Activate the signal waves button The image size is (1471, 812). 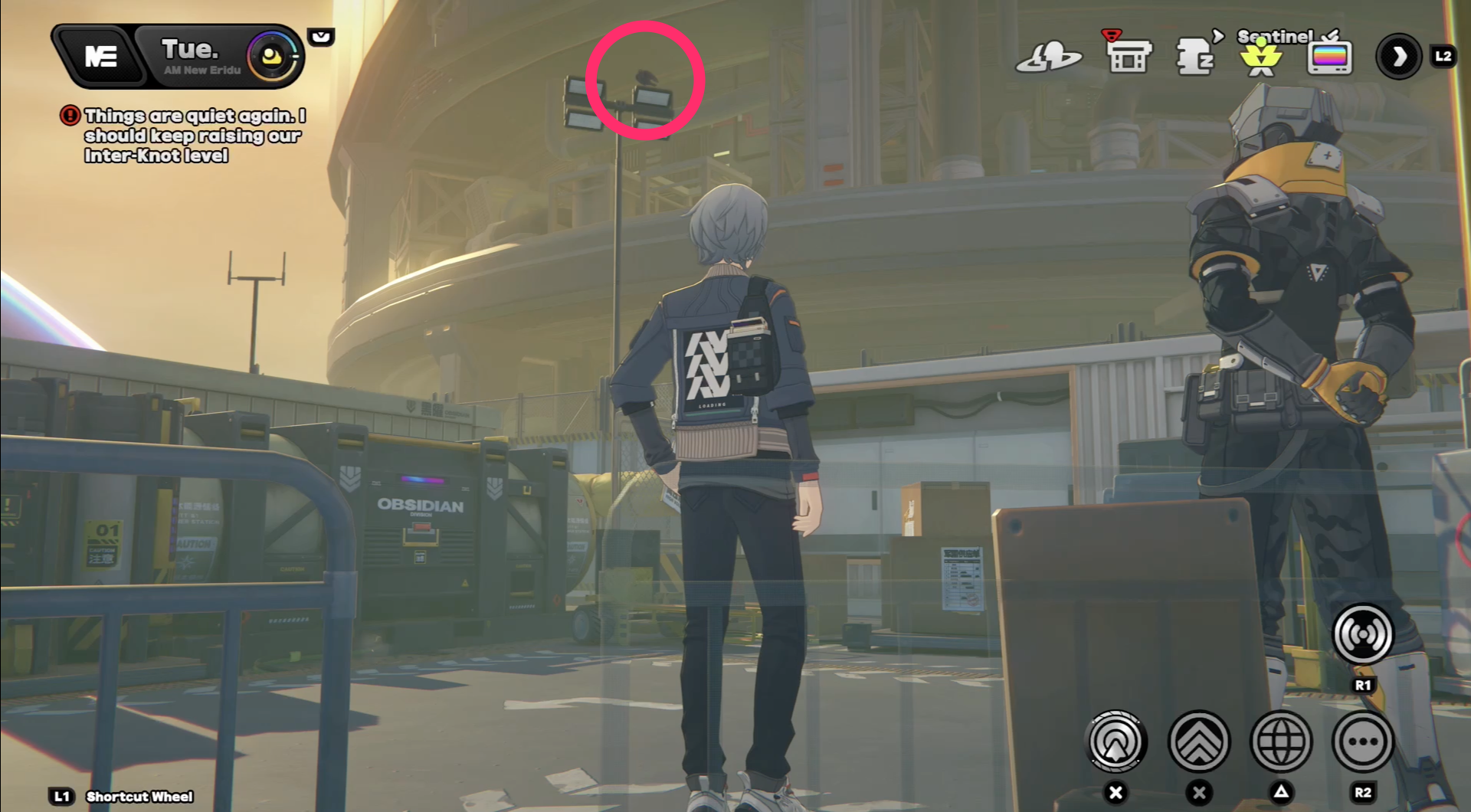point(1362,634)
